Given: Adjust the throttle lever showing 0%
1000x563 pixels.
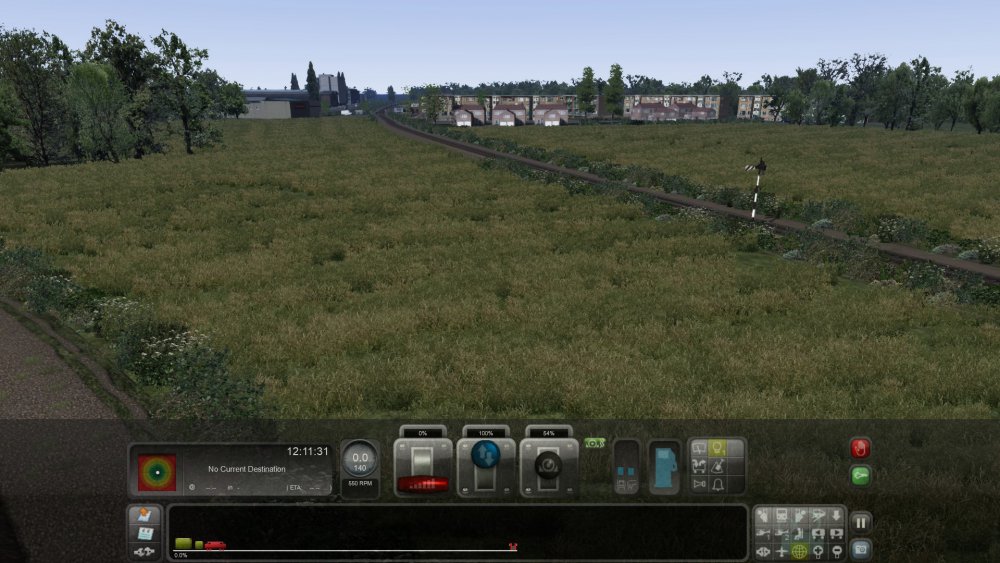Looking at the screenshot, I should coord(422,467).
